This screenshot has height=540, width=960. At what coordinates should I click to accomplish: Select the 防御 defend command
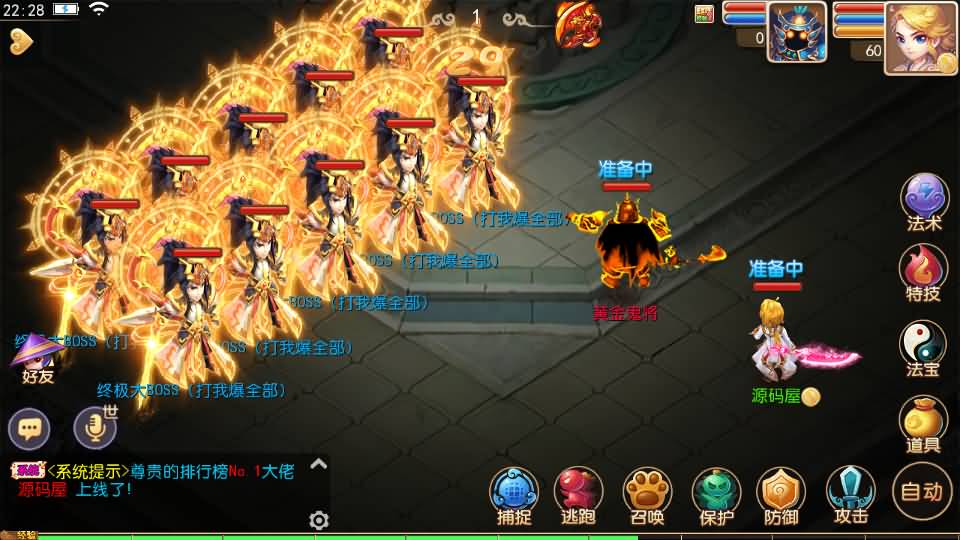tap(781, 493)
